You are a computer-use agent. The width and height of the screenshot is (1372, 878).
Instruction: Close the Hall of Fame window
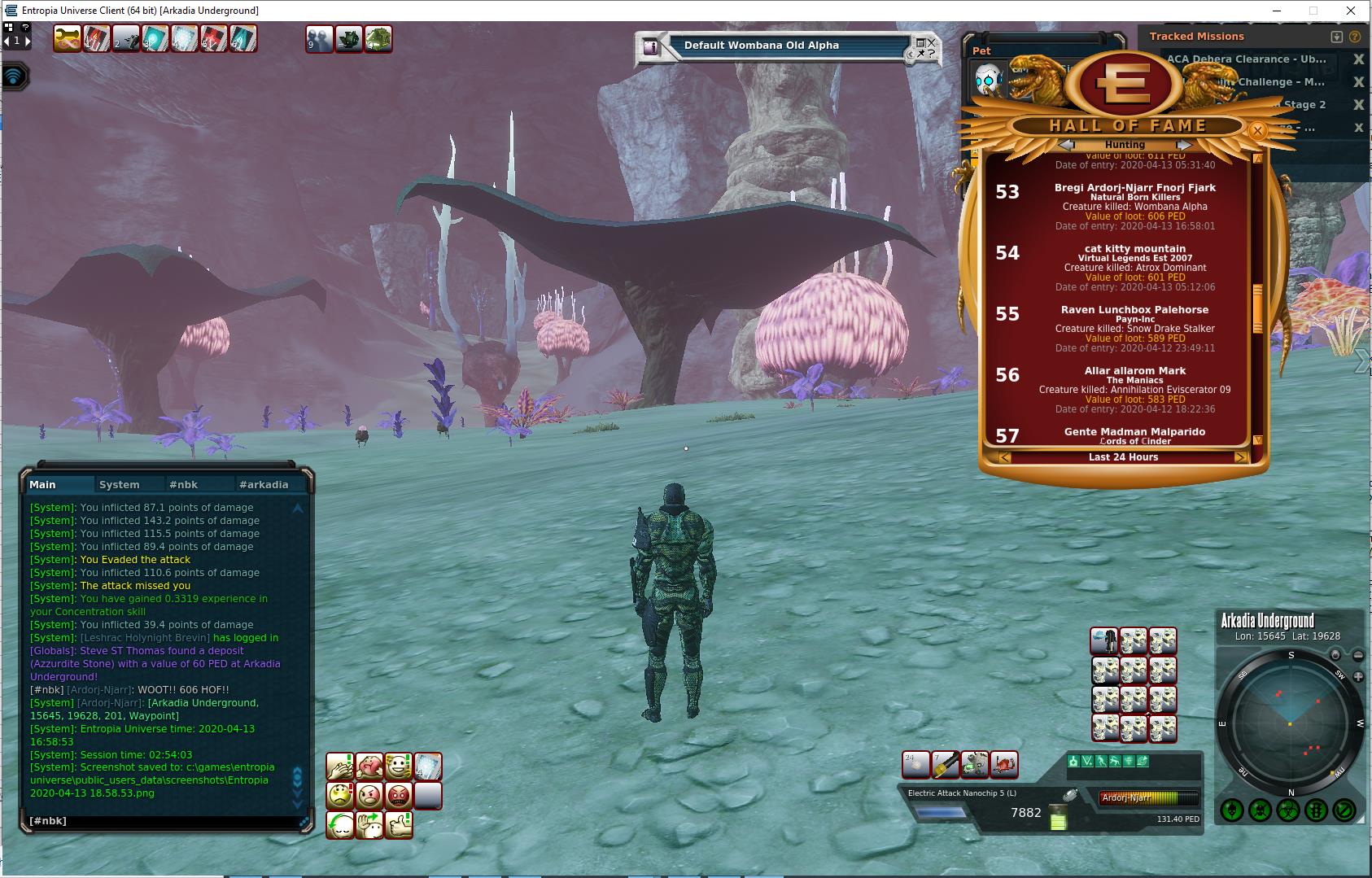pyautogui.click(x=1257, y=130)
